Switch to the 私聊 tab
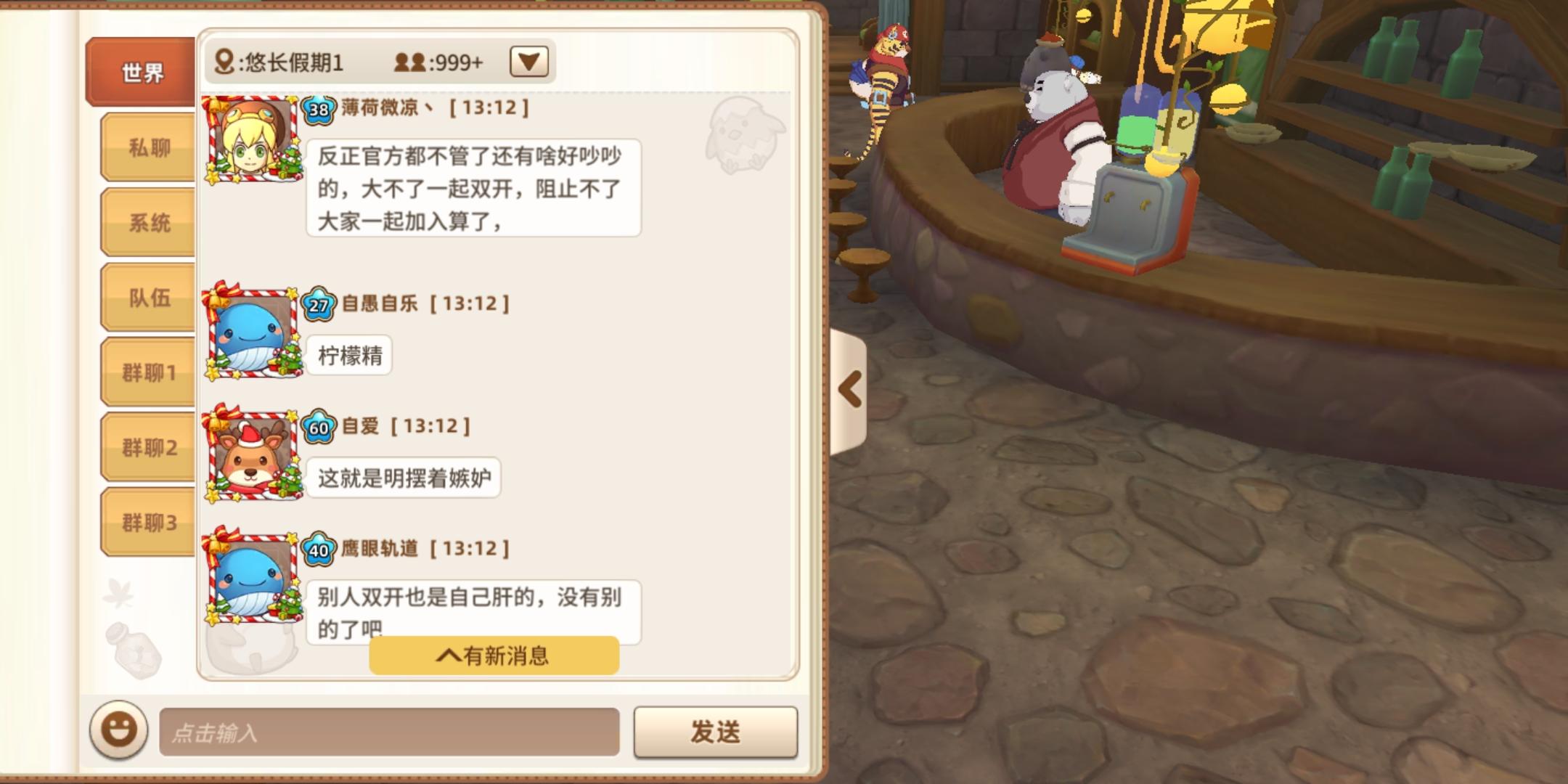The height and width of the screenshot is (784, 1568). tap(147, 148)
